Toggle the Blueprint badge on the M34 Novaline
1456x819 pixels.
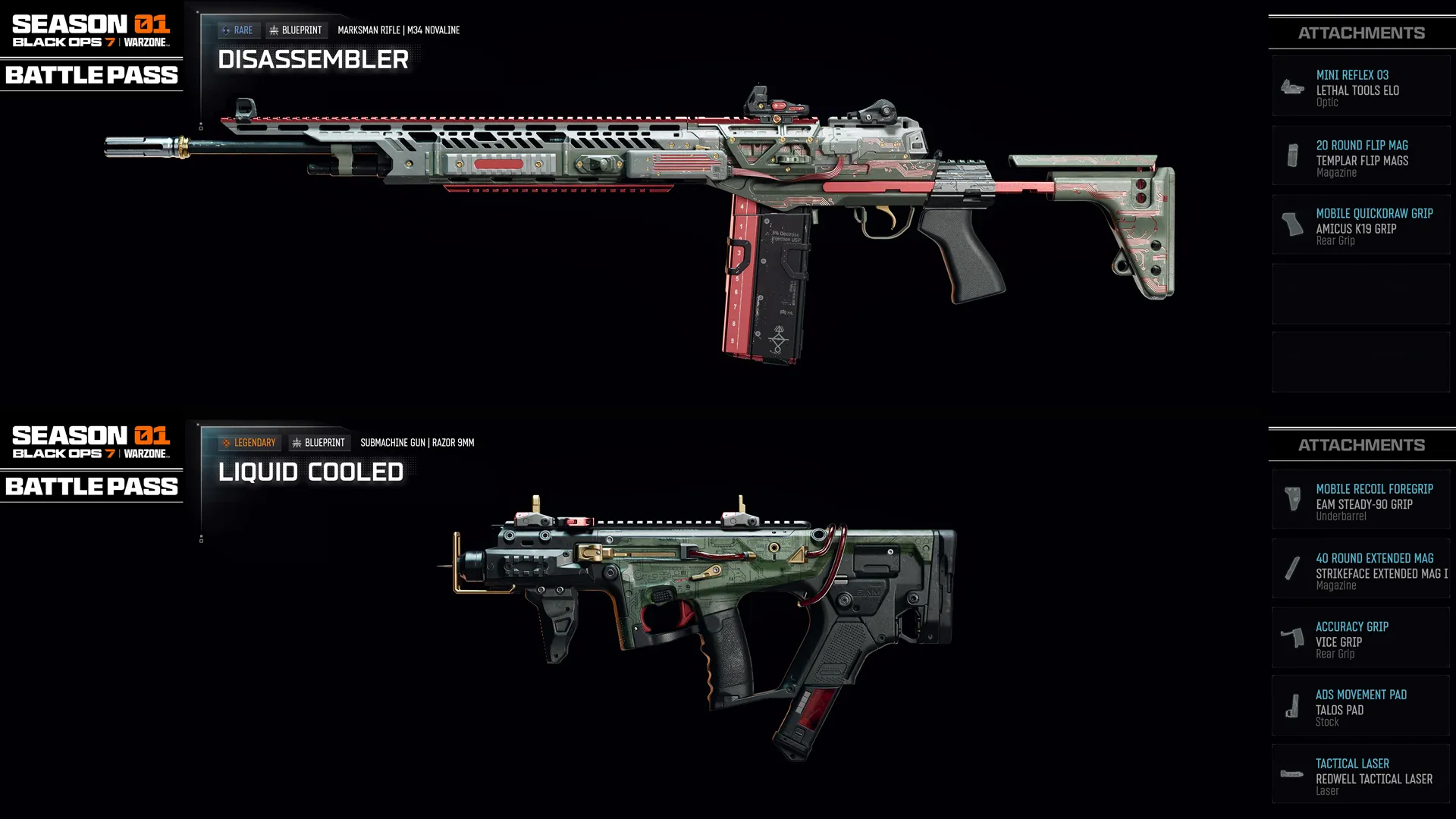297,30
